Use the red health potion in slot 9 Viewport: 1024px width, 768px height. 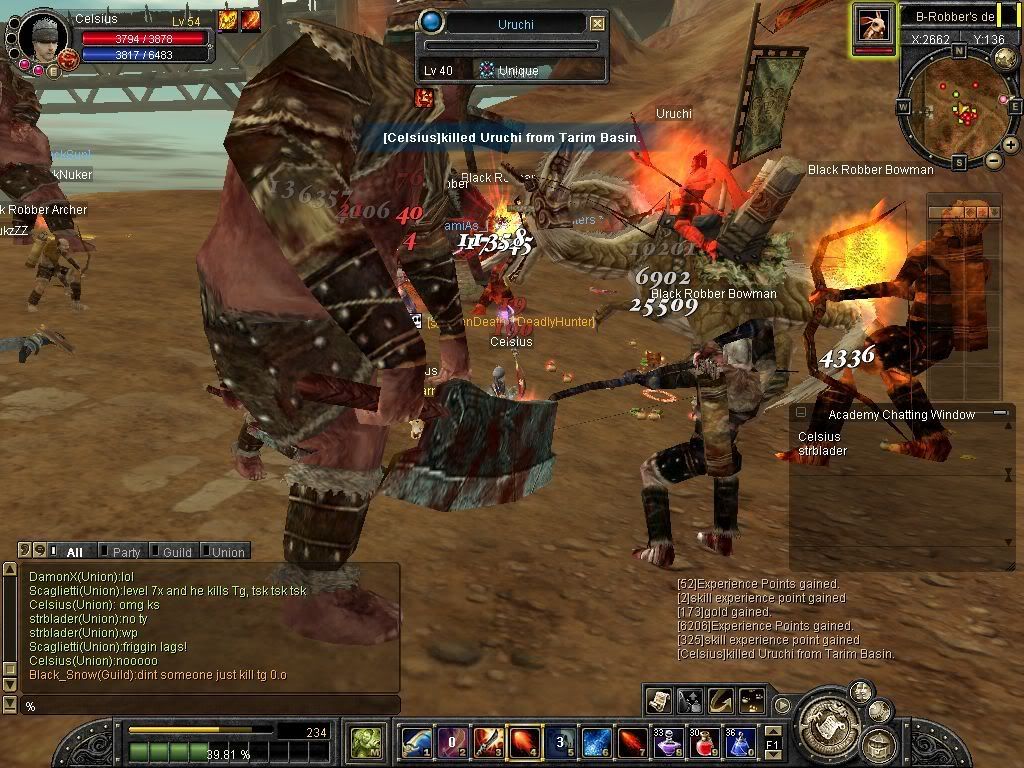[x=703, y=743]
